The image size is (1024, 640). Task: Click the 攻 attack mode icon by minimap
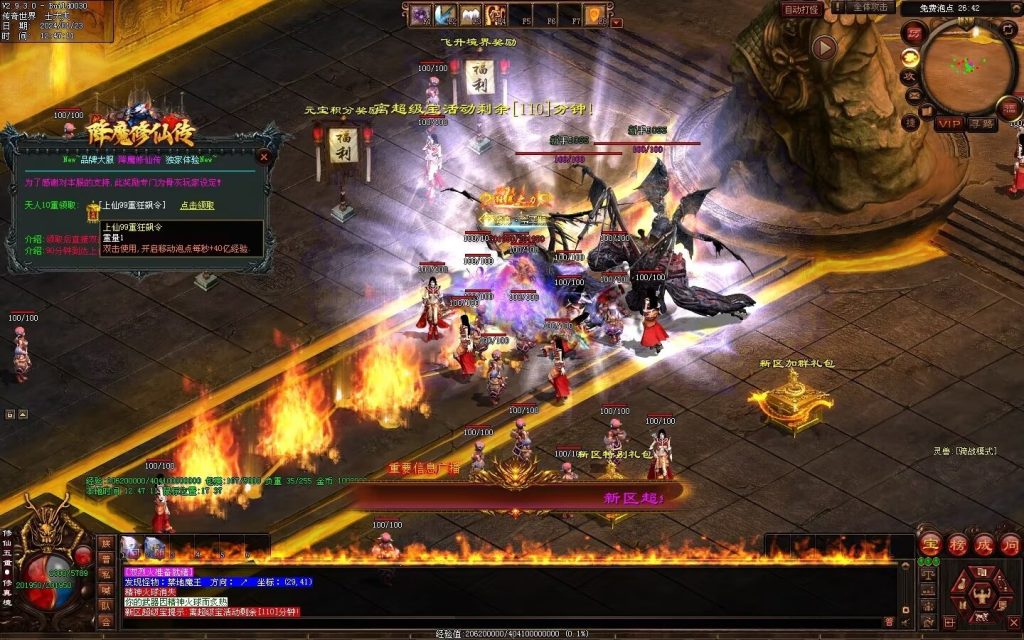point(910,76)
